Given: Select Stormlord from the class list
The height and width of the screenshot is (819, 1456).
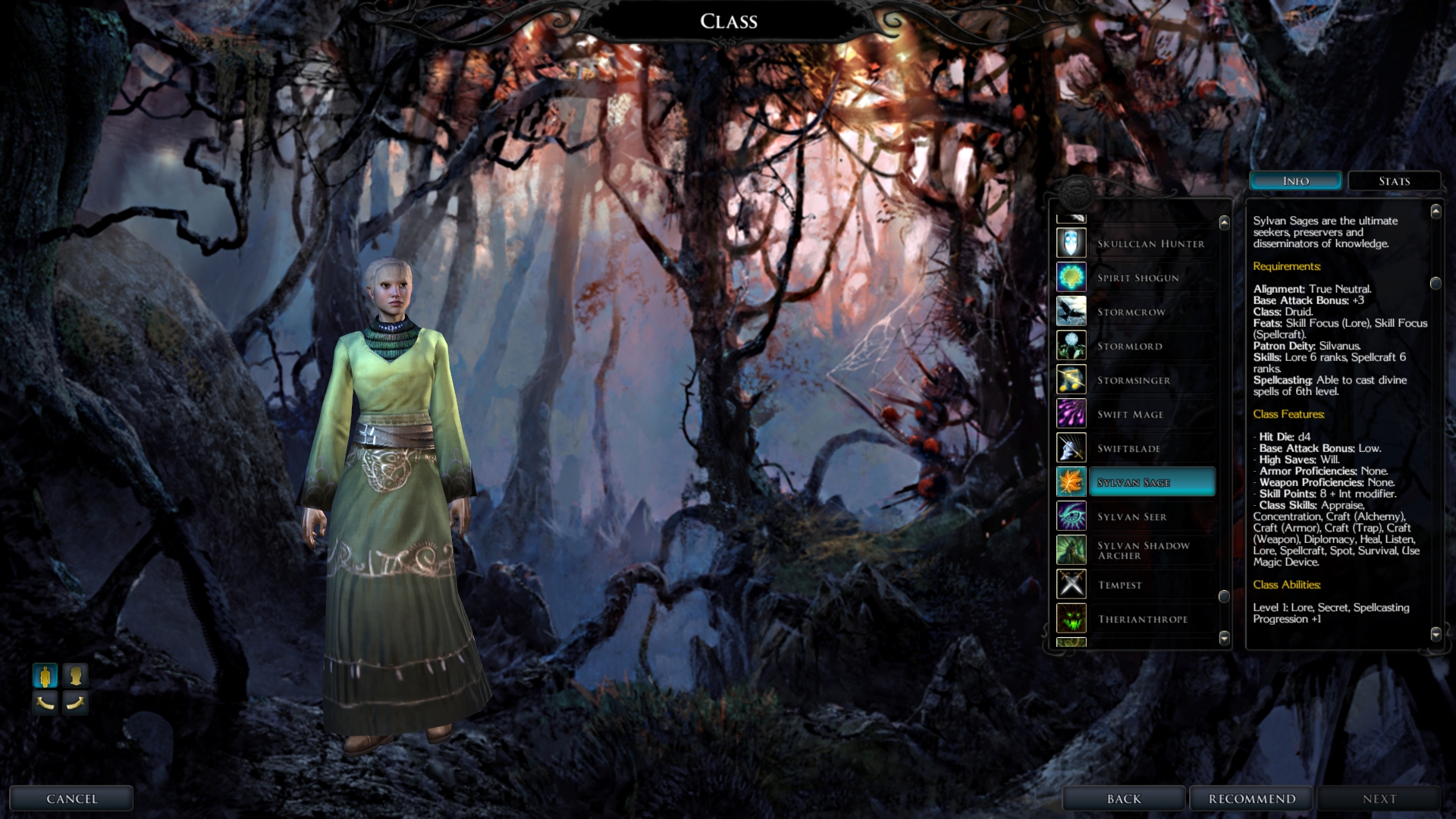Looking at the screenshot, I should [x=1129, y=346].
